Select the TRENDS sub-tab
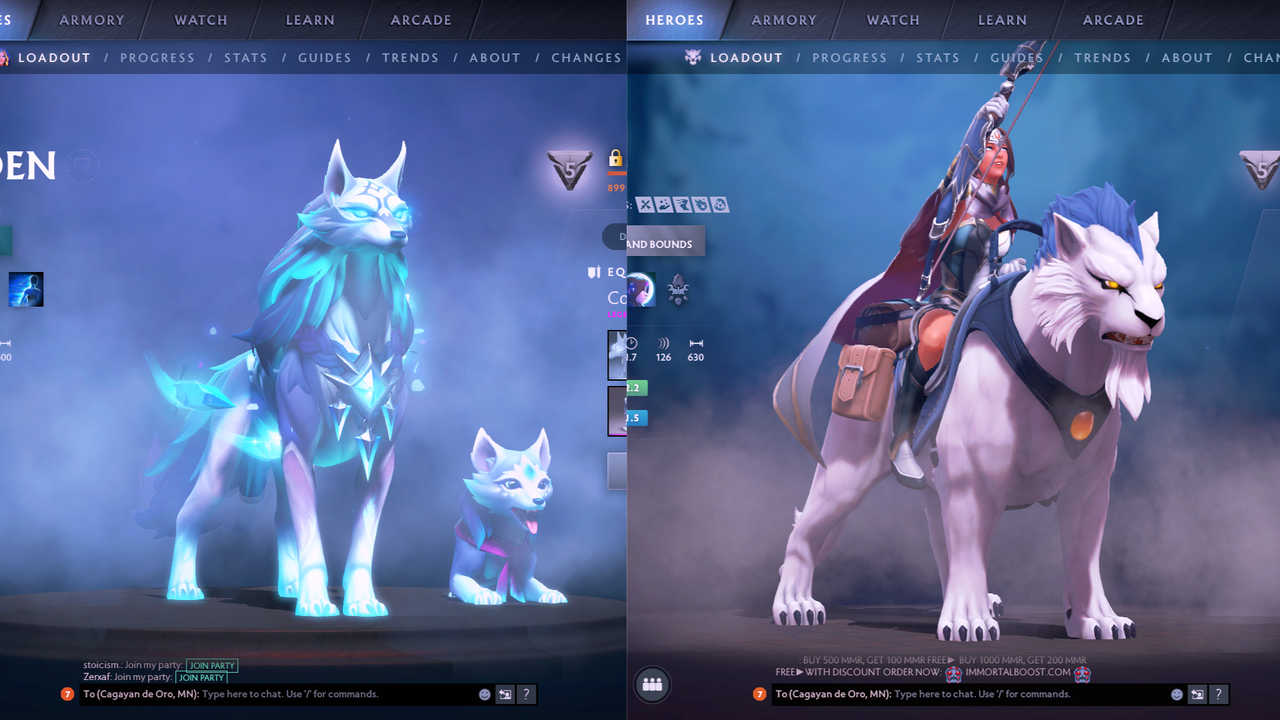The height and width of the screenshot is (720, 1280). [1102, 57]
